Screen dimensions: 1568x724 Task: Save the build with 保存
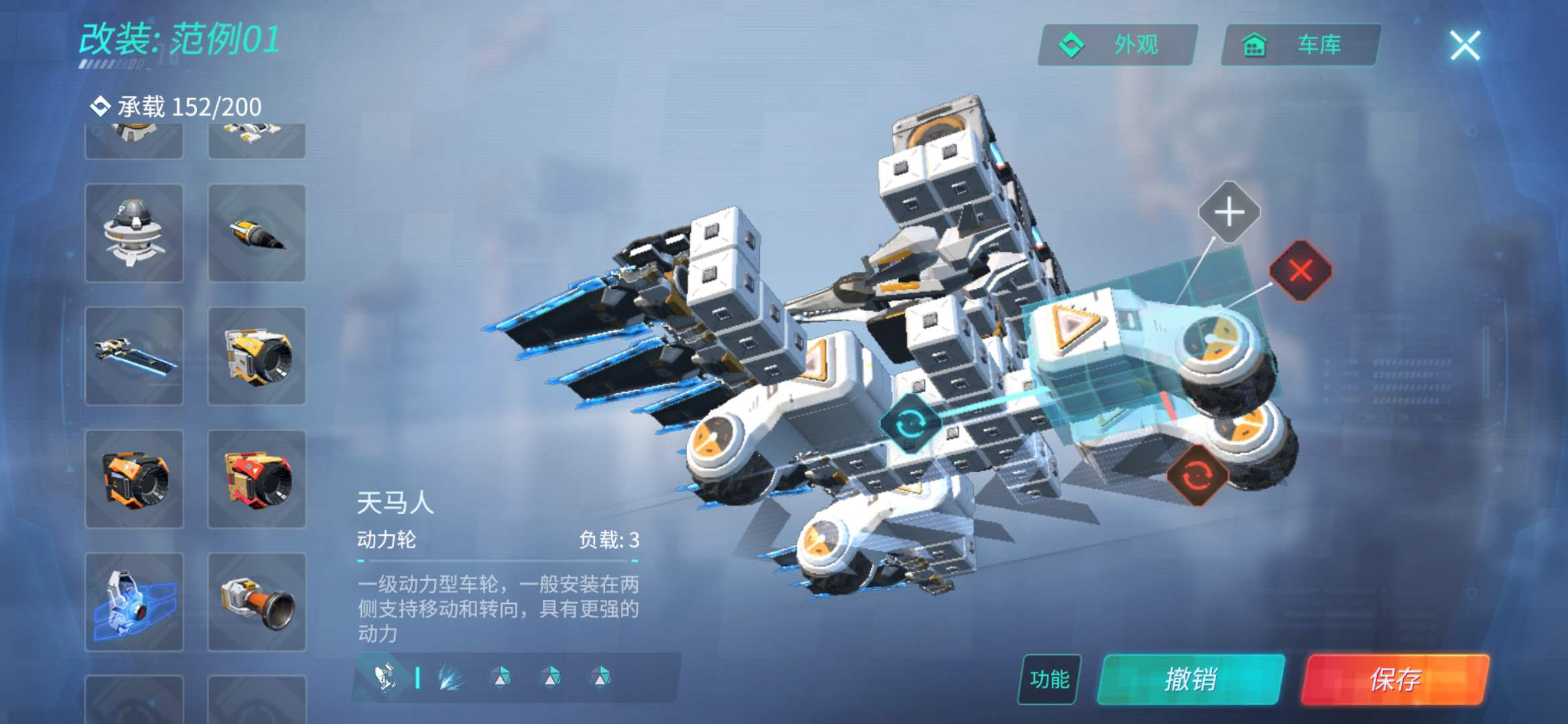[x=1395, y=679]
